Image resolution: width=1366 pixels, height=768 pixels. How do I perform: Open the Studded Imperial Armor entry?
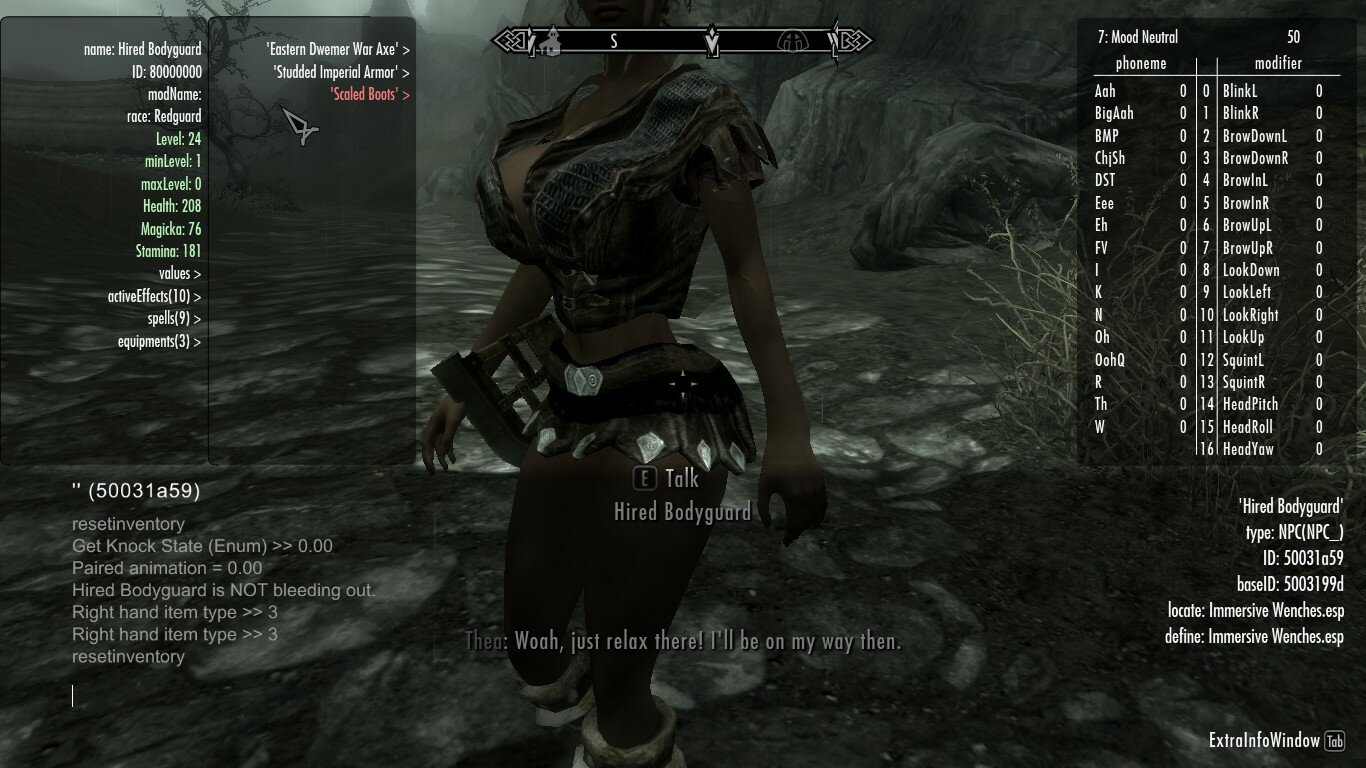tap(341, 72)
